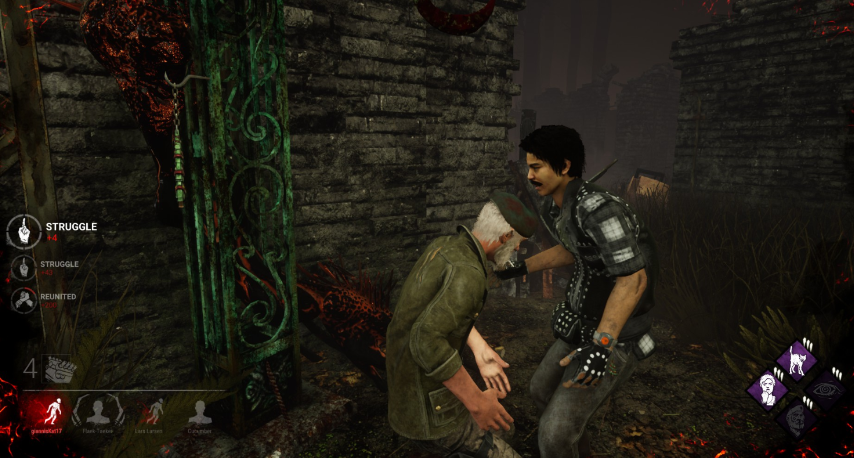Click Flank-Tanker's survivor portrait with obsession claws
This screenshot has width=854, height=458.
pos(98,411)
